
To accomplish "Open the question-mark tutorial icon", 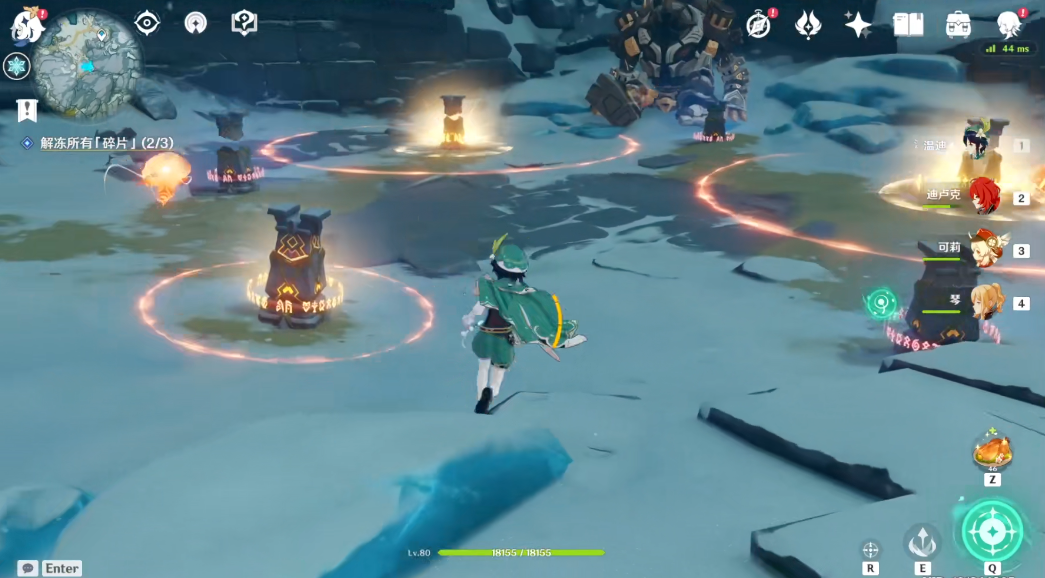I will tap(244, 23).
